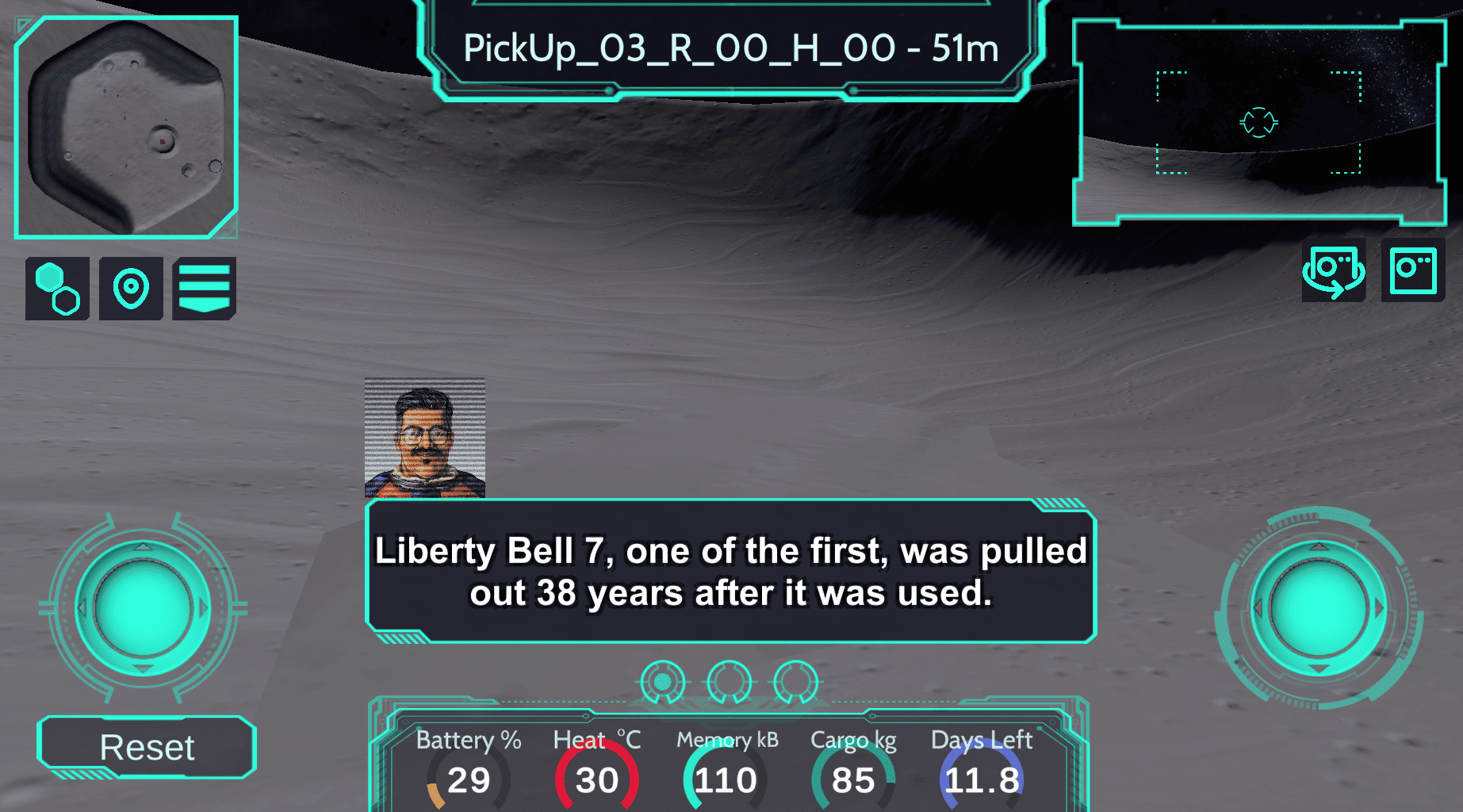
Task: Click the right camera joystick
Action: pyautogui.click(x=1319, y=608)
